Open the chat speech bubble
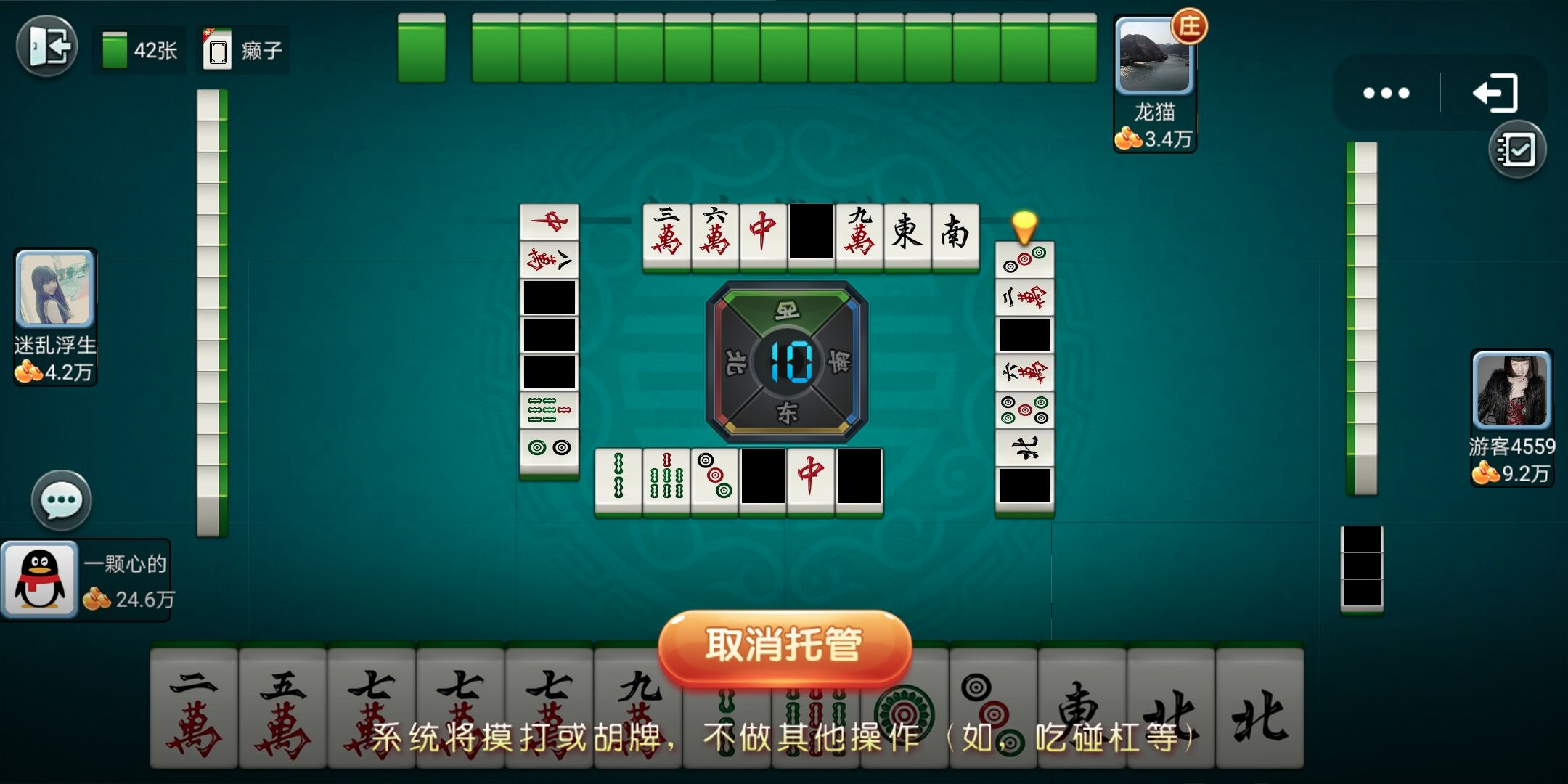This screenshot has height=784, width=1568. coord(62,501)
